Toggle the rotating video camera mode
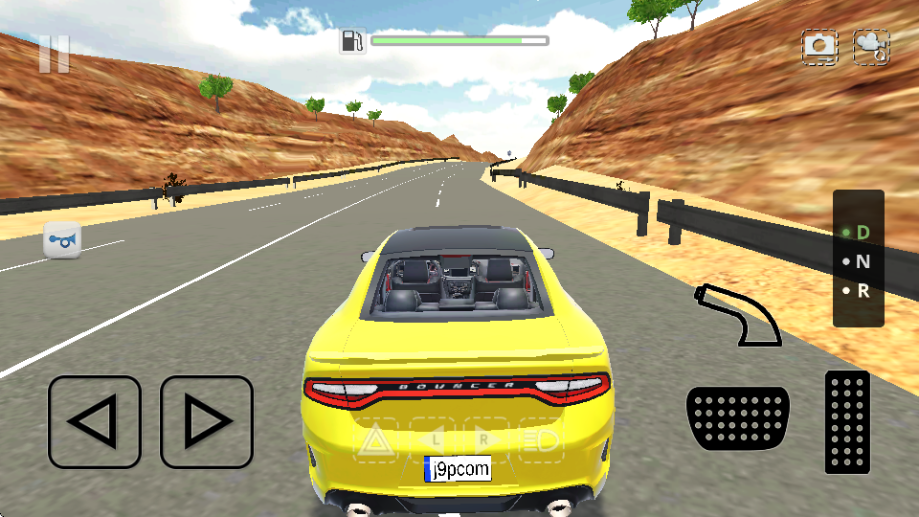The width and height of the screenshot is (919, 517). [x=871, y=47]
